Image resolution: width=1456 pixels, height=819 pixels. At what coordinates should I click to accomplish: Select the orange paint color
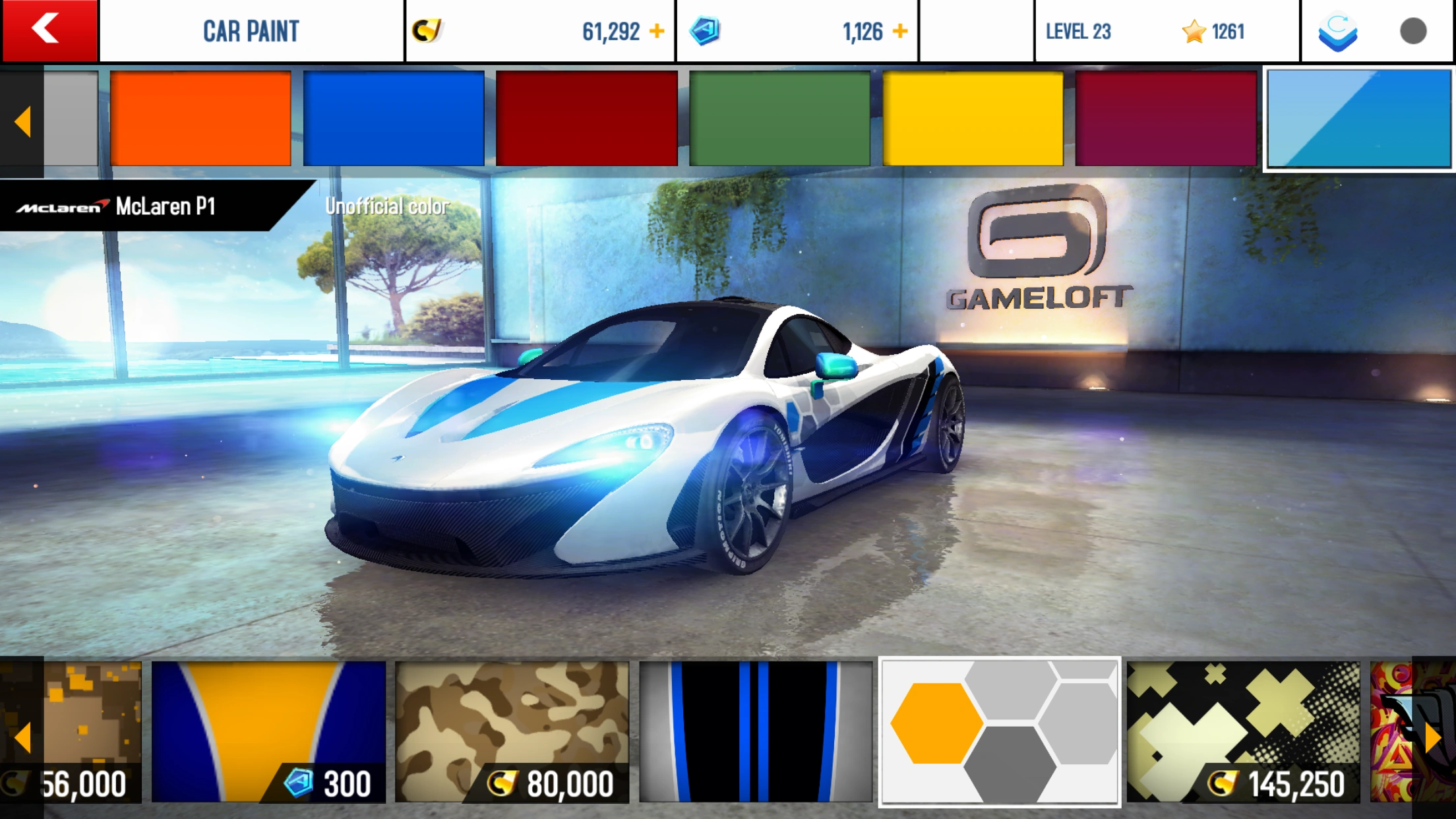[200, 119]
